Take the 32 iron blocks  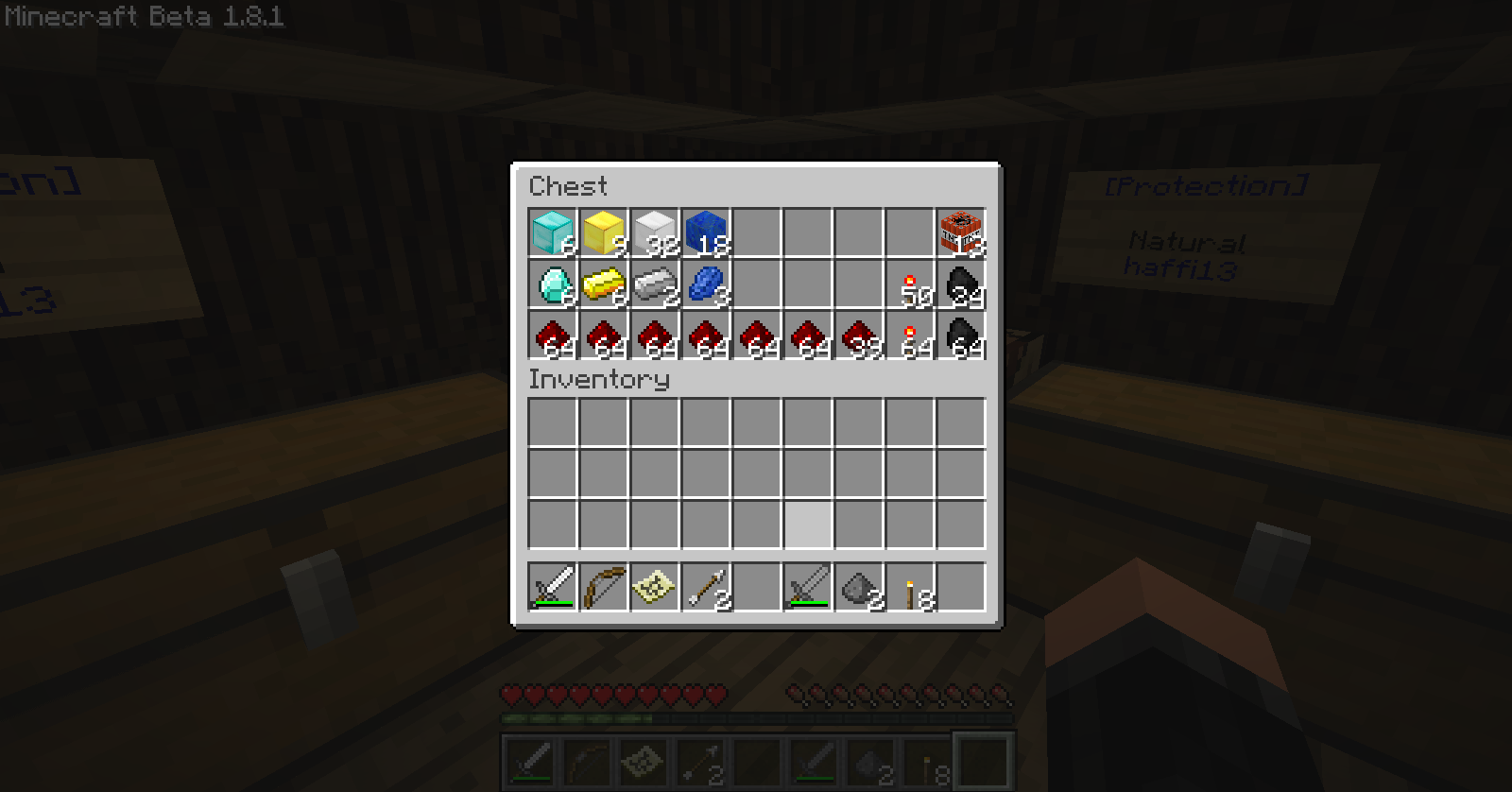655,232
